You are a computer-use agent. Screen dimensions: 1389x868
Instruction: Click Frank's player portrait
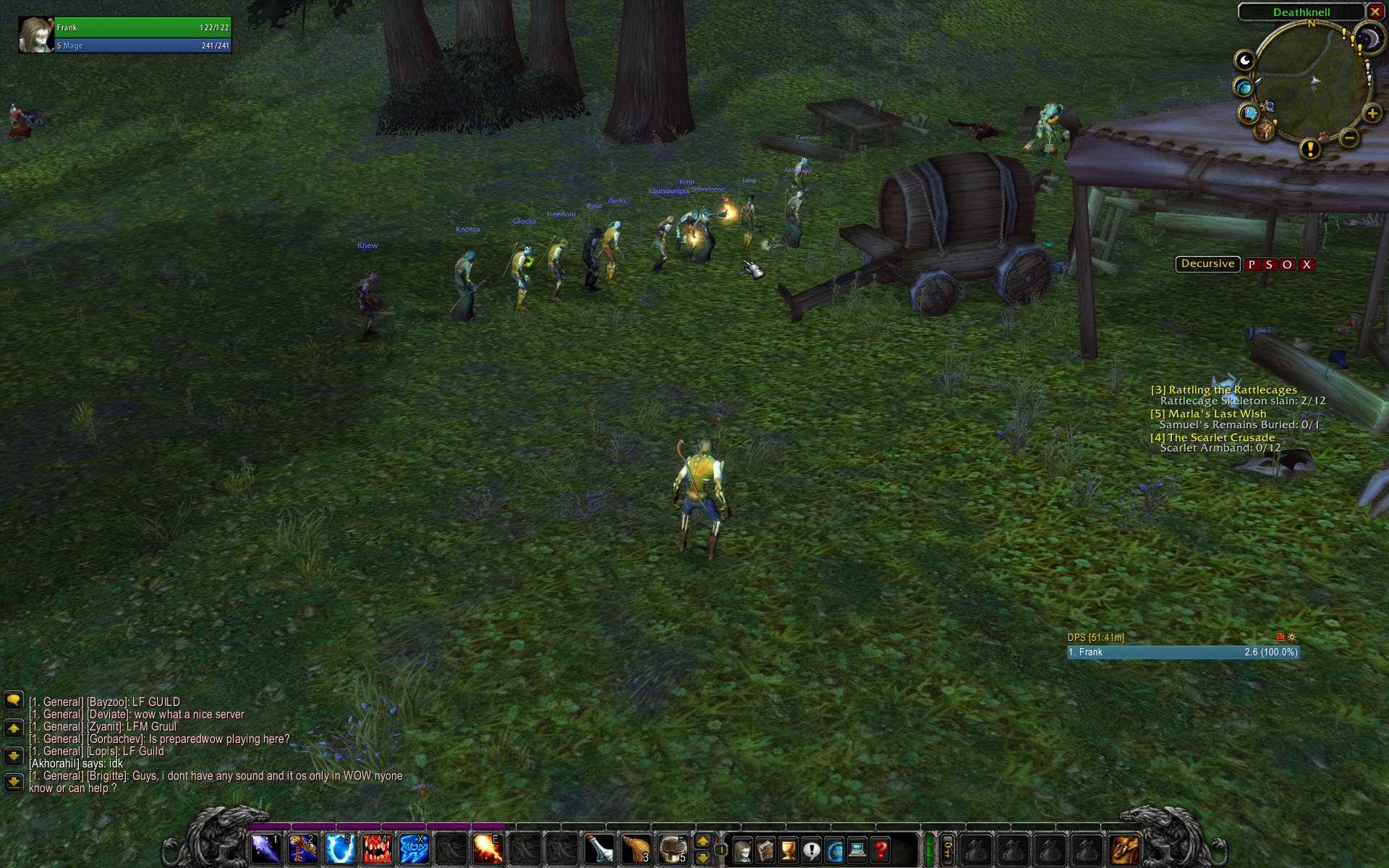pos(35,35)
